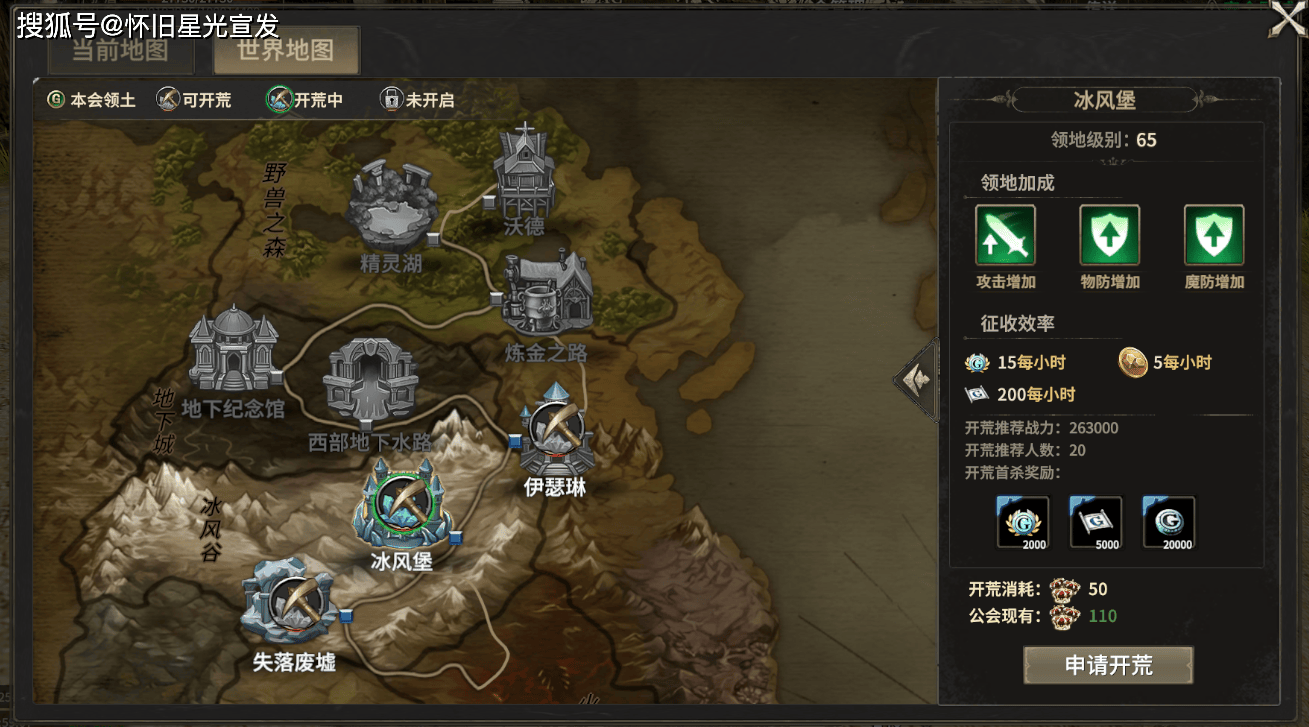Screen dimensions: 1309x727
Task: Switch to the 当前地图 tab
Action: tap(120, 52)
